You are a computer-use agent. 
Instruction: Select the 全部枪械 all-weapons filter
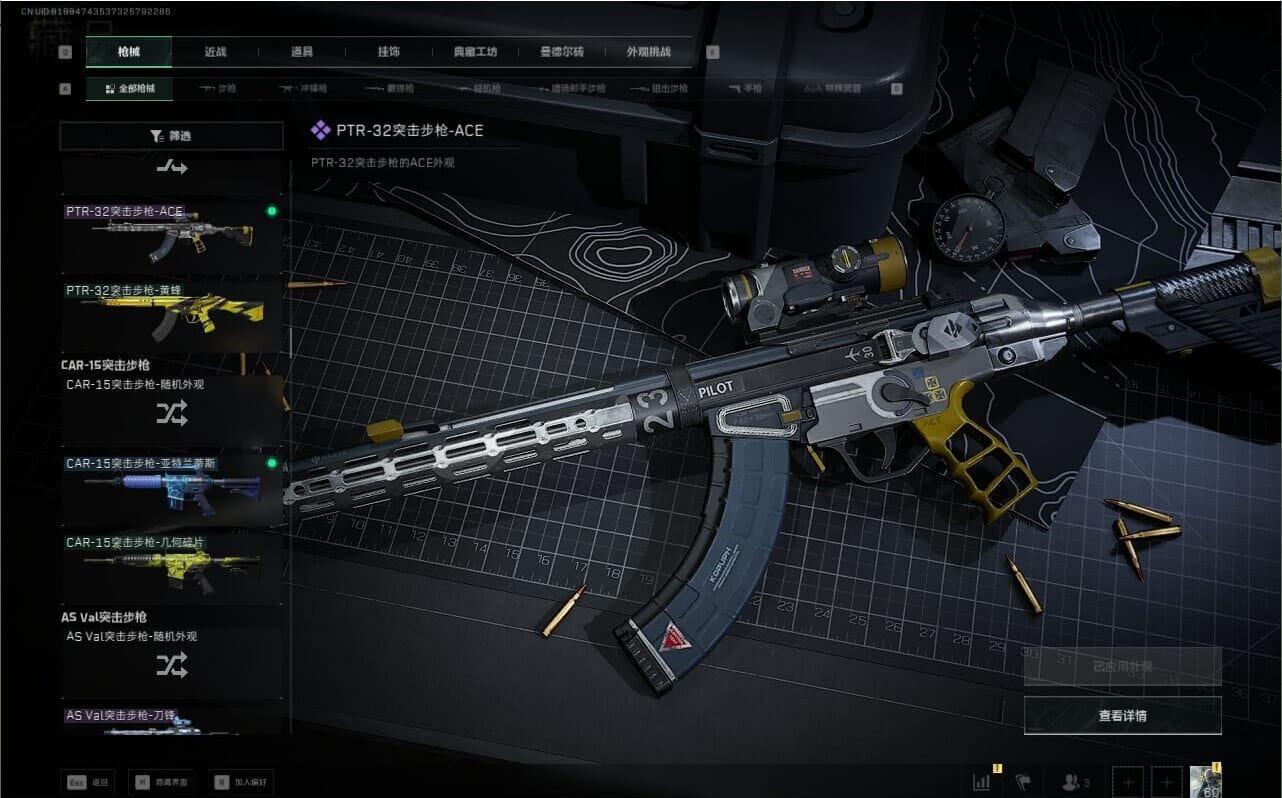[129, 89]
